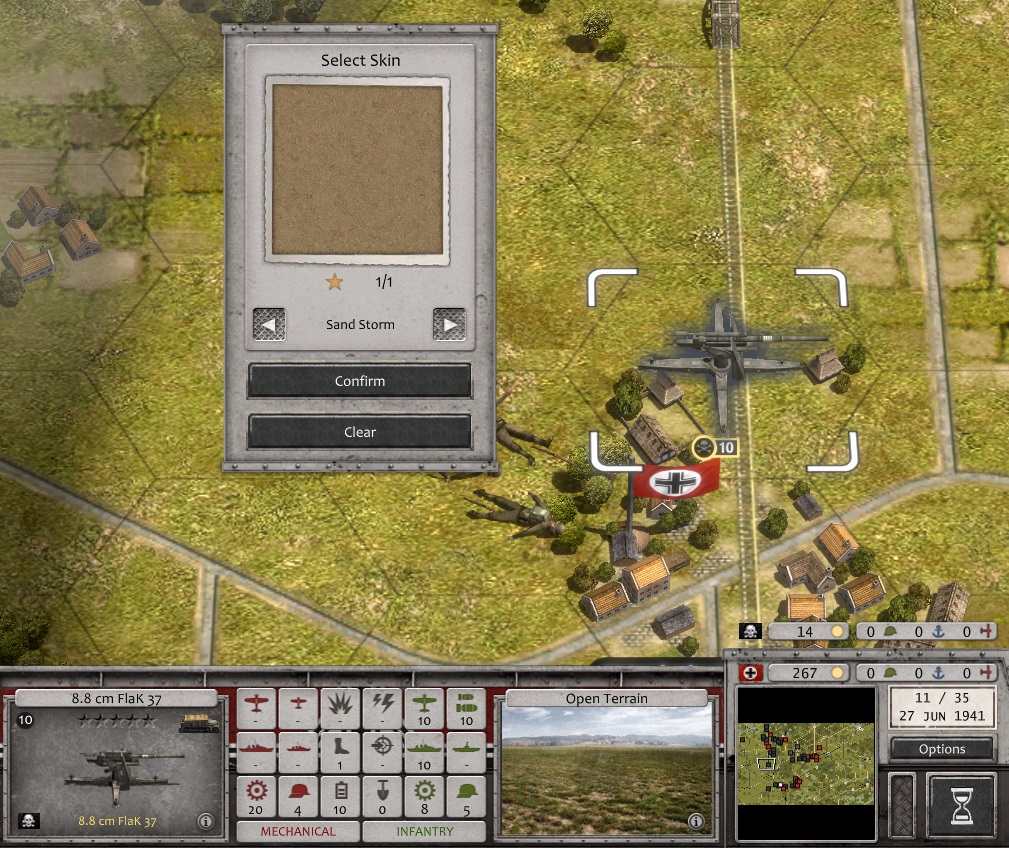
Task: Clear the selected skin
Action: (359, 432)
